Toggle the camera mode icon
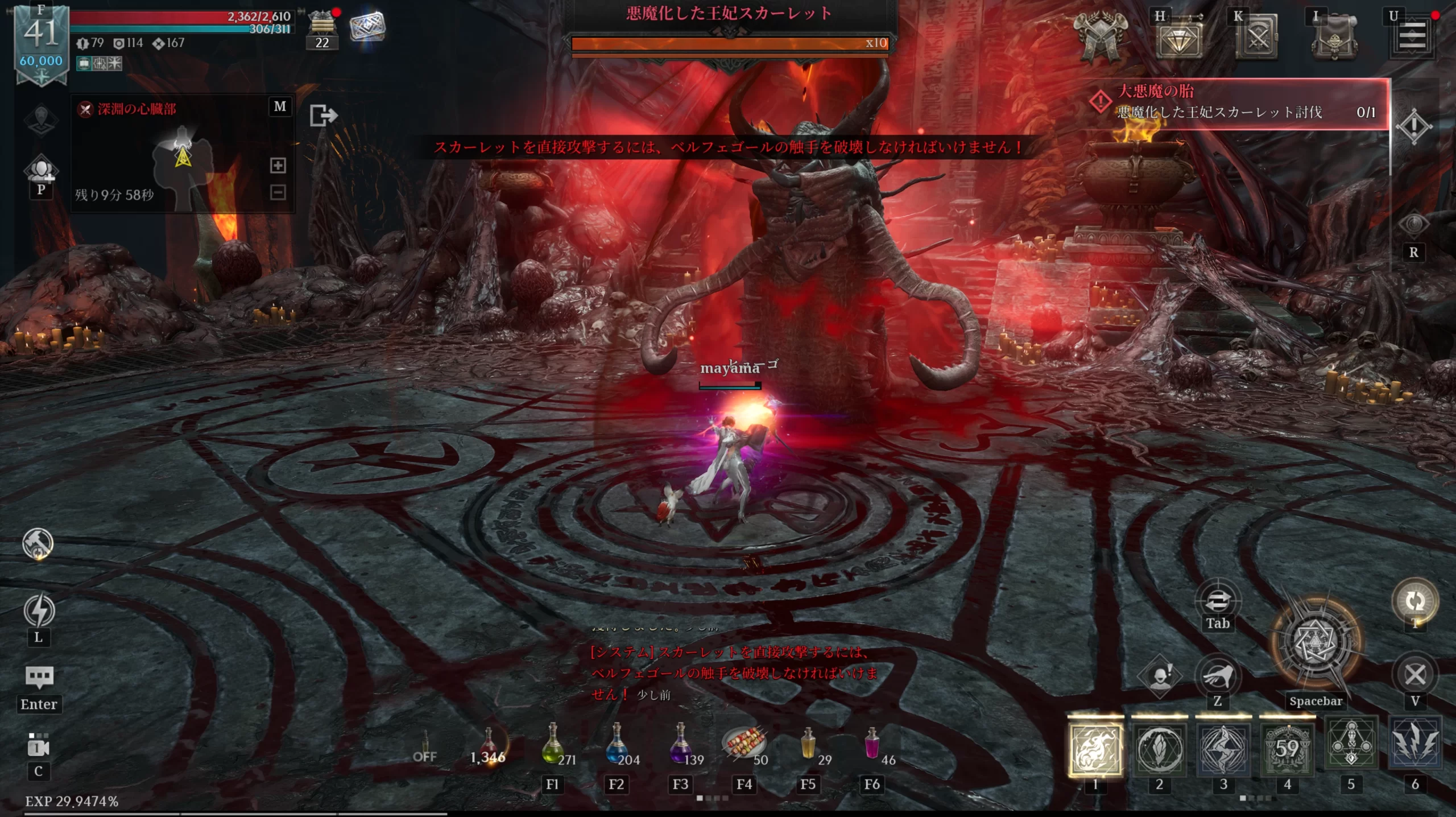Image resolution: width=1456 pixels, height=817 pixels. click(x=39, y=746)
